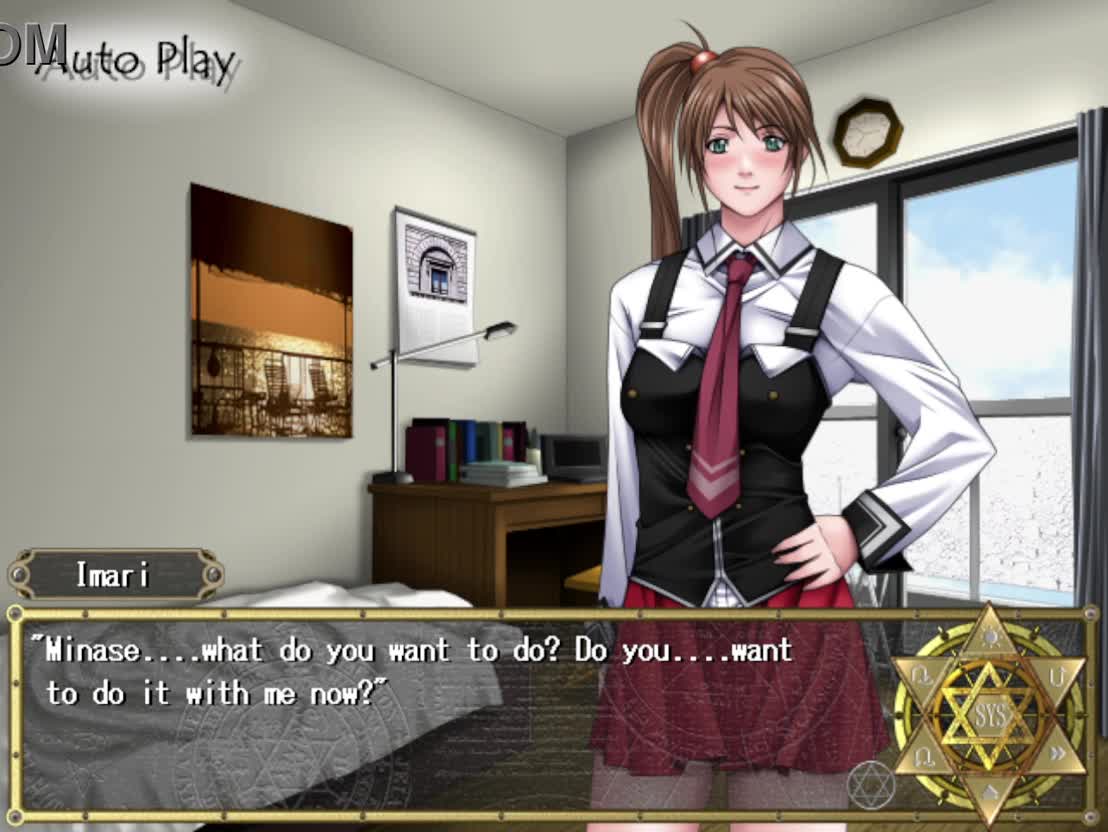Click the small grey hexagram circle icon
Image resolution: width=1108 pixels, height=832 pixels.
871,785
